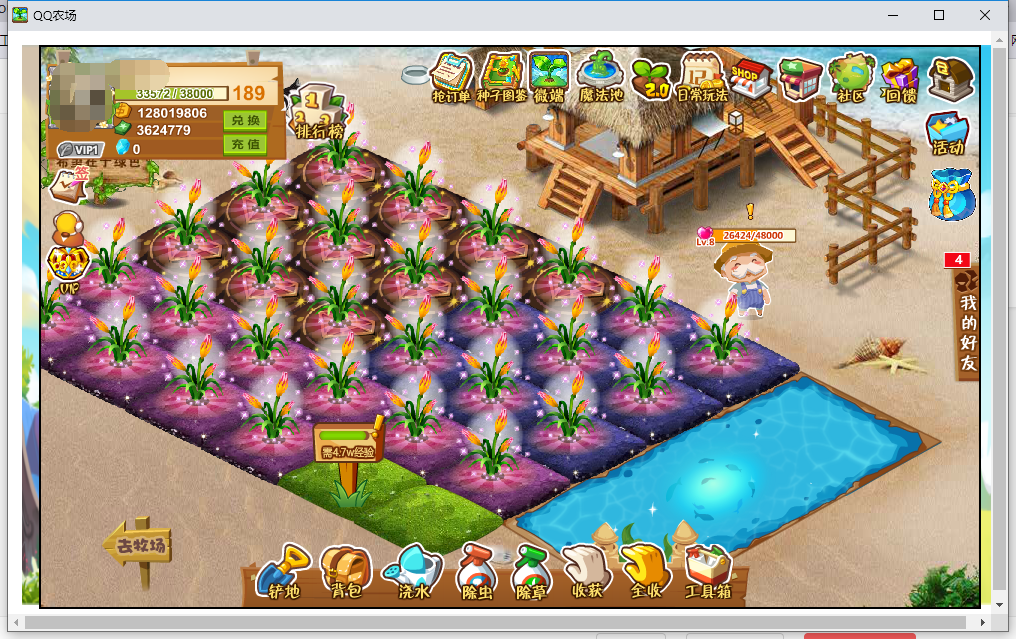Click the 兑换 exchange button
Image resolution: width=1016 pixels, height=639 pixels.
tap(244, 121)
